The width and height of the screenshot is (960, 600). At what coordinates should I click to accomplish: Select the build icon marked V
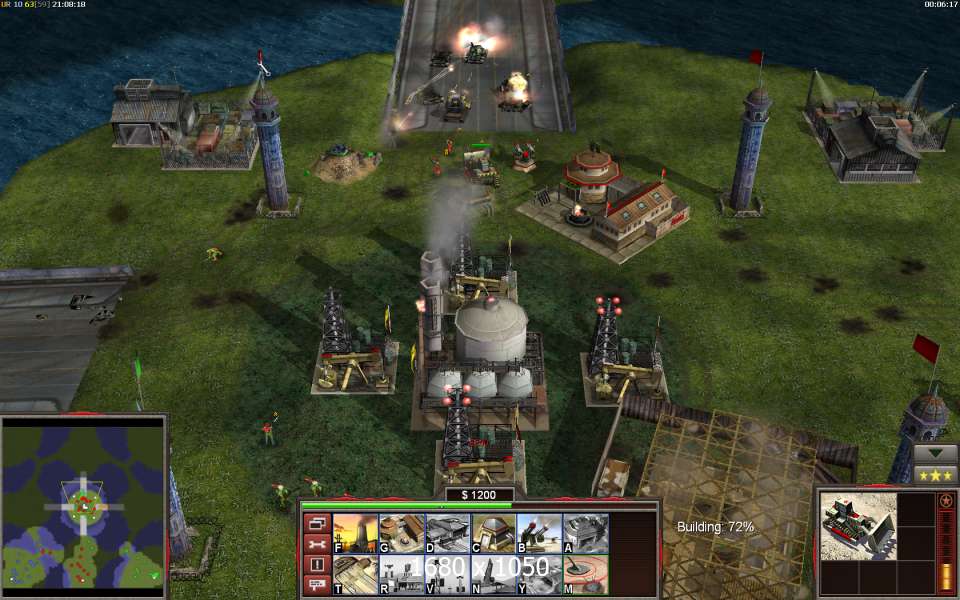pos(447,575)
